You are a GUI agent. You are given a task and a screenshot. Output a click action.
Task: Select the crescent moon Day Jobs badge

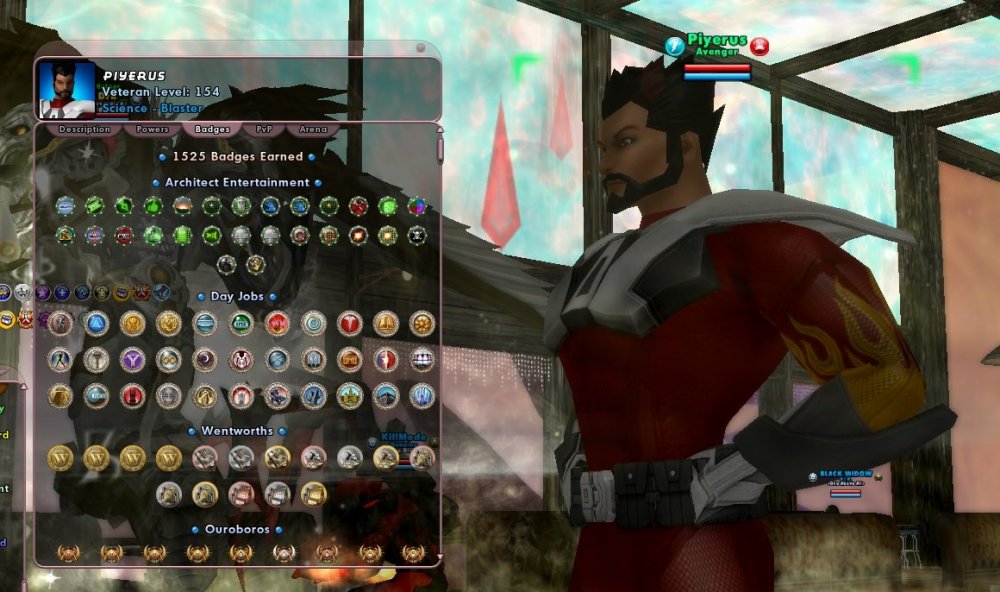(205, 359)
